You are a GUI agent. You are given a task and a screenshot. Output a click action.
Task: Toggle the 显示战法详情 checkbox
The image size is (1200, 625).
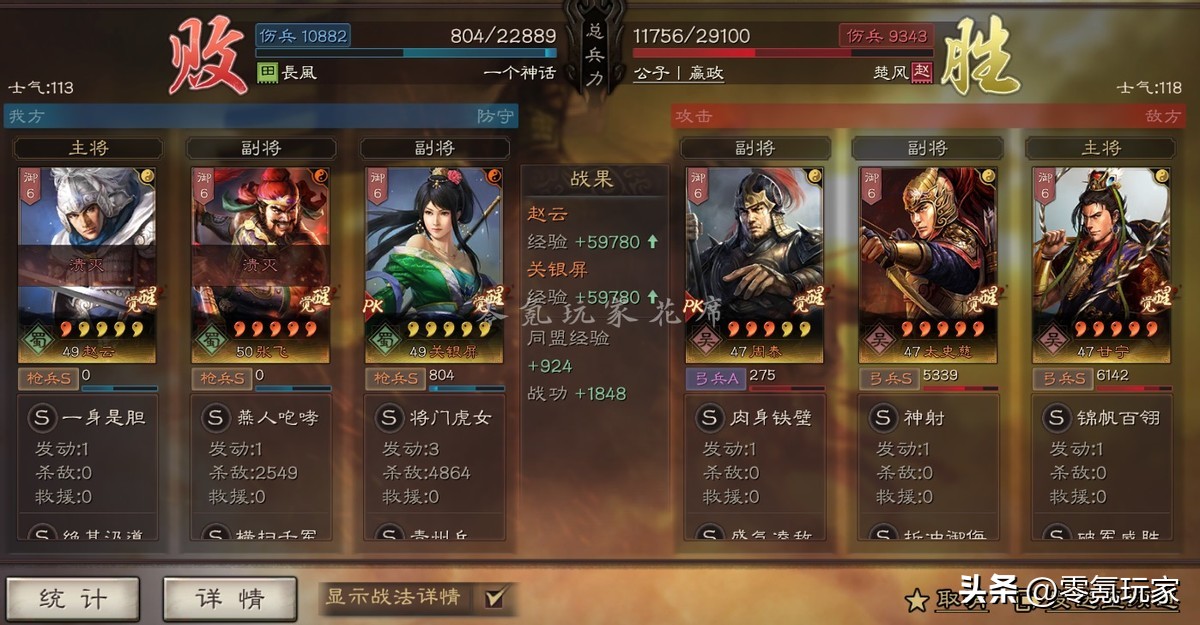coord(495,598)
